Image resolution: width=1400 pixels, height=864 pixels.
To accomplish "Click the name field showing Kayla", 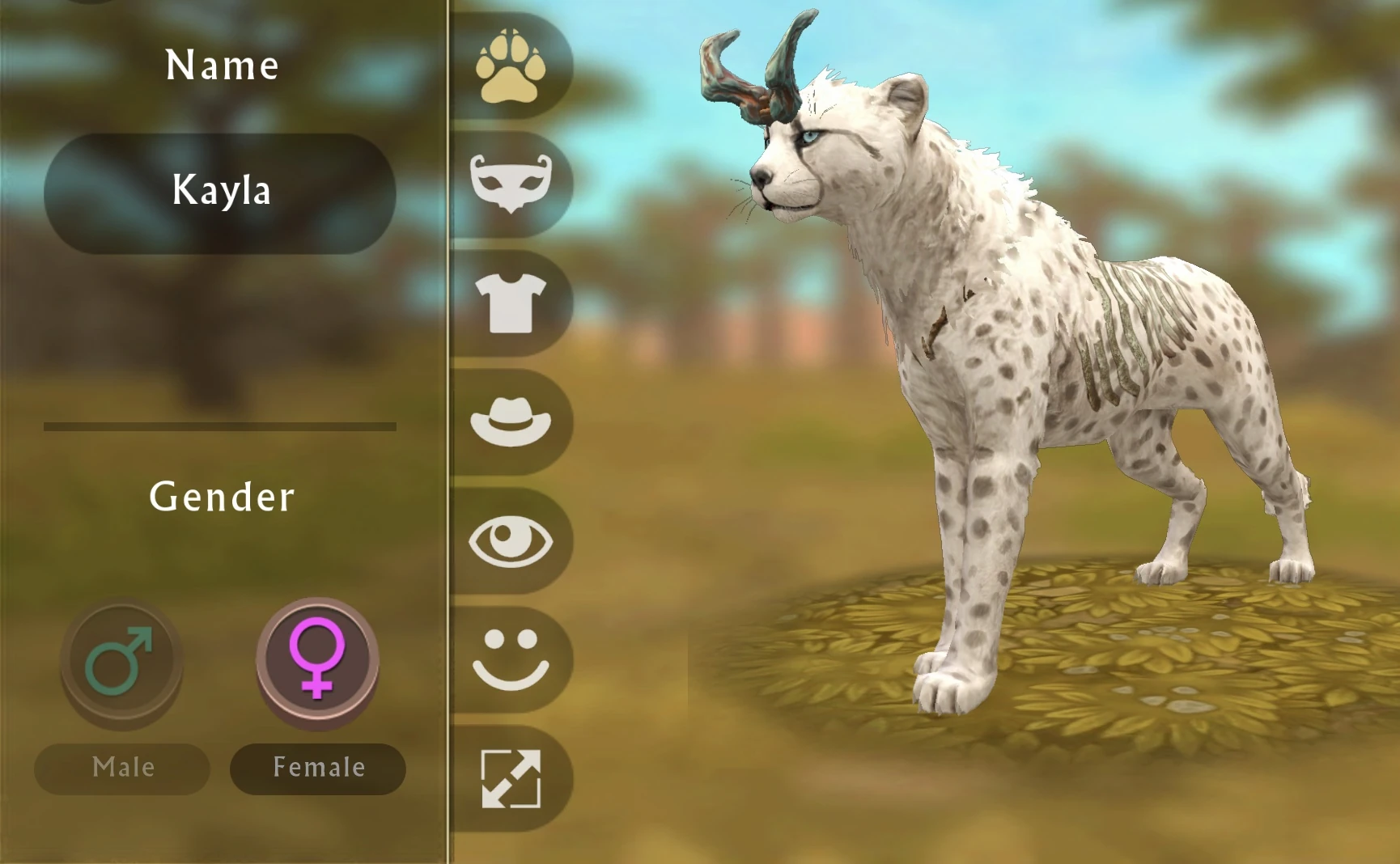I will (220, 192).
